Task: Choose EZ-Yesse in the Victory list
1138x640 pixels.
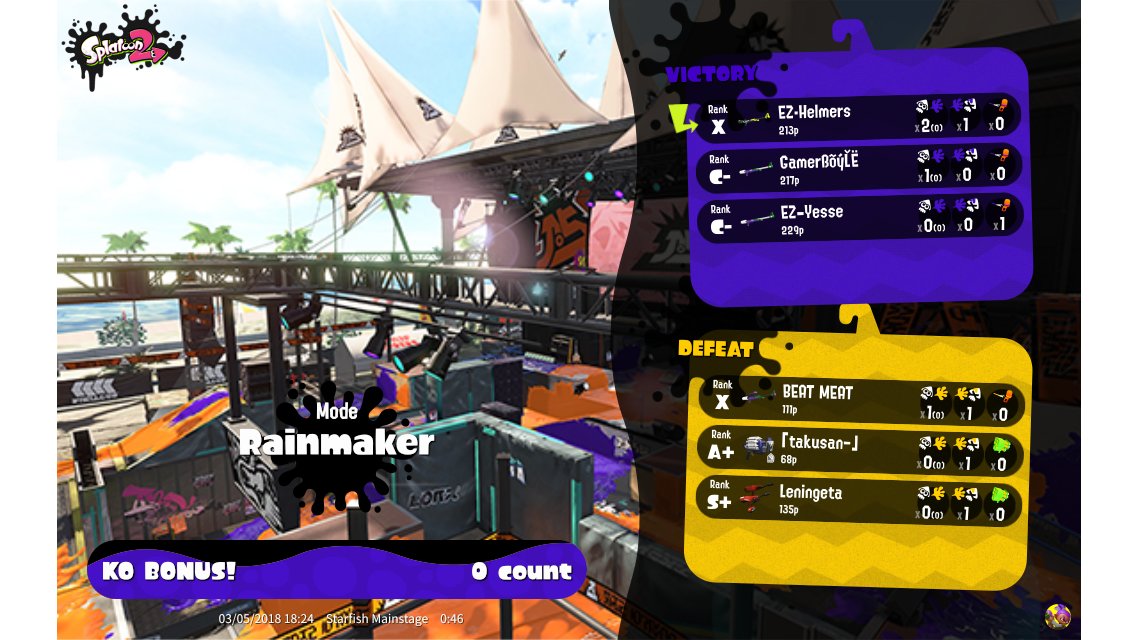Action: click(860, 218)
